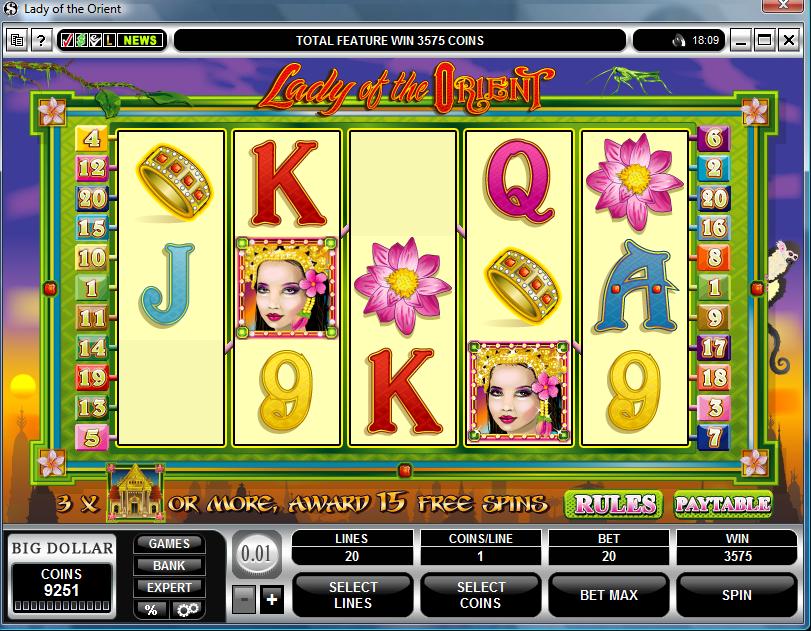811x631 pixels.
Task: Increase coin size with the plus button
Action: tap(271, 601)
